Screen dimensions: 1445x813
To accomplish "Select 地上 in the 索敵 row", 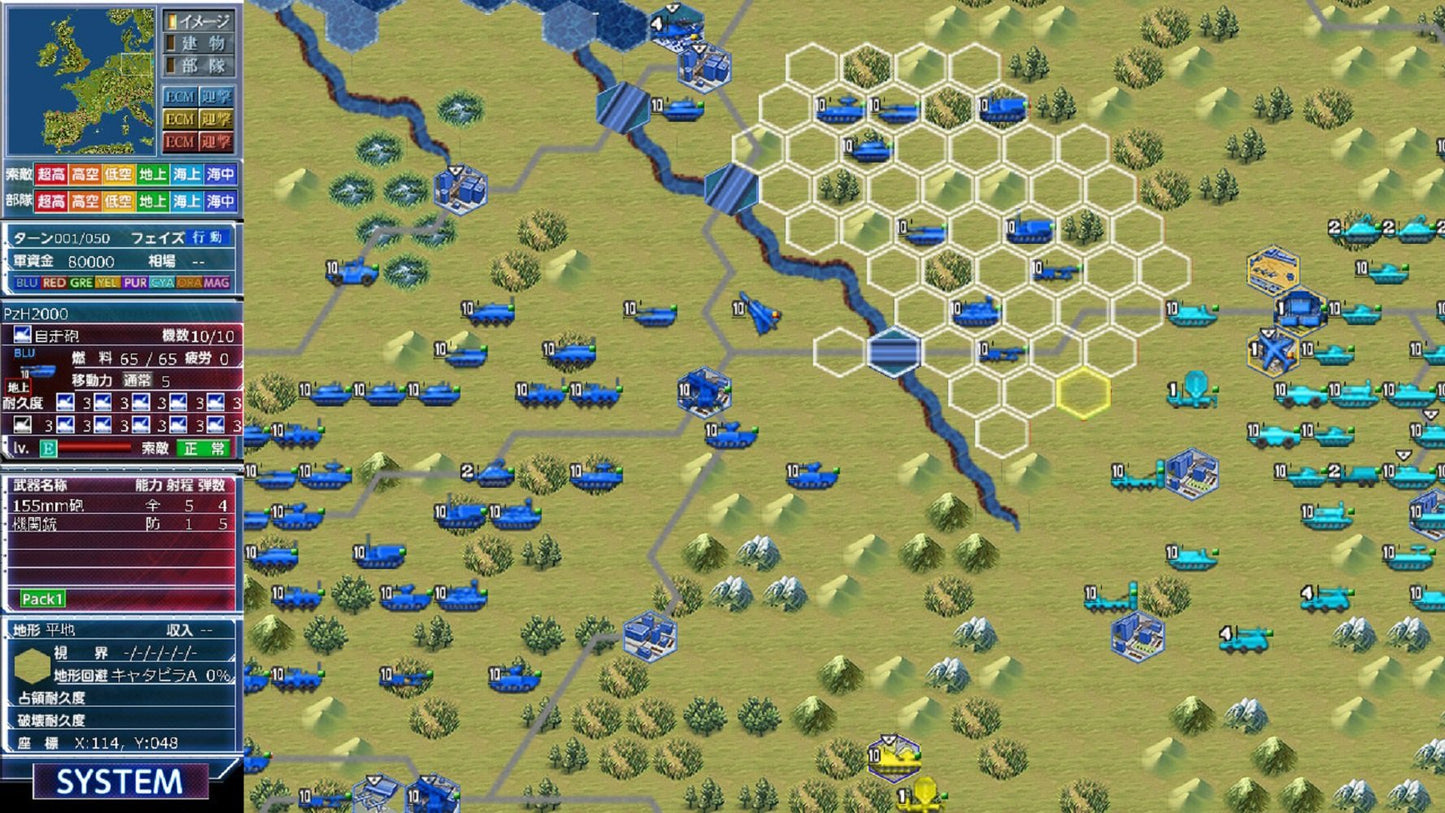I will 153,174.
